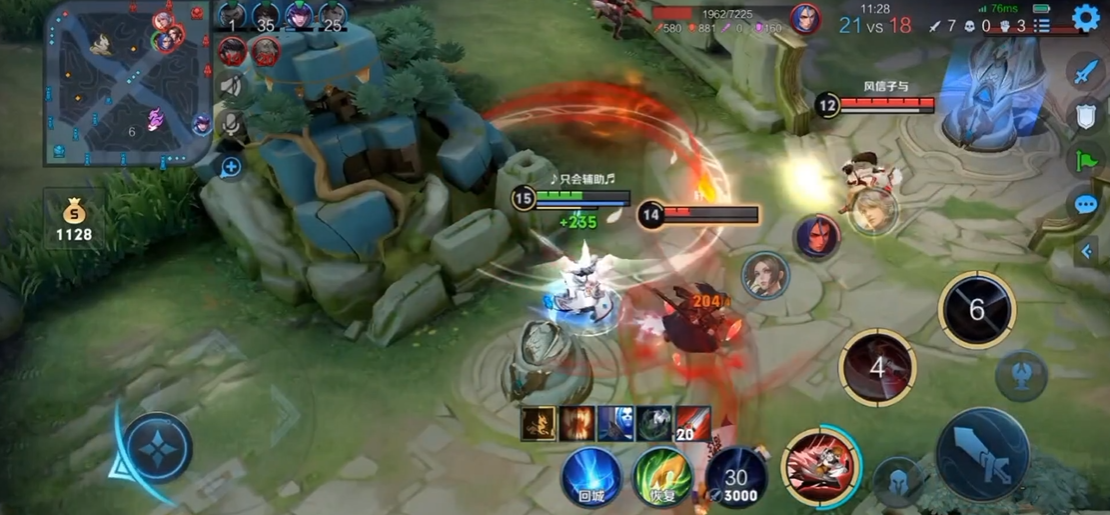1110x515 pixels.
Task: Click the blue plus bubble button
Action: click(x=231, y=167)
